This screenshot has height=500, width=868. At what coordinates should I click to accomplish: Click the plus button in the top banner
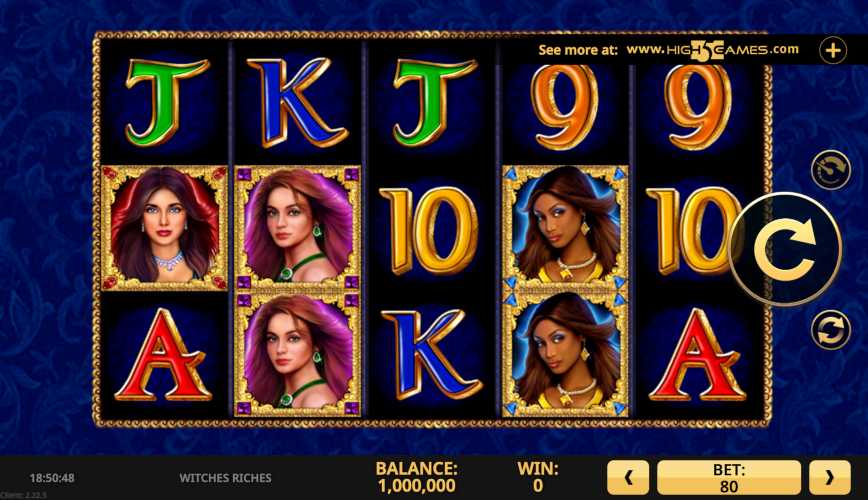tap(833, 50)
